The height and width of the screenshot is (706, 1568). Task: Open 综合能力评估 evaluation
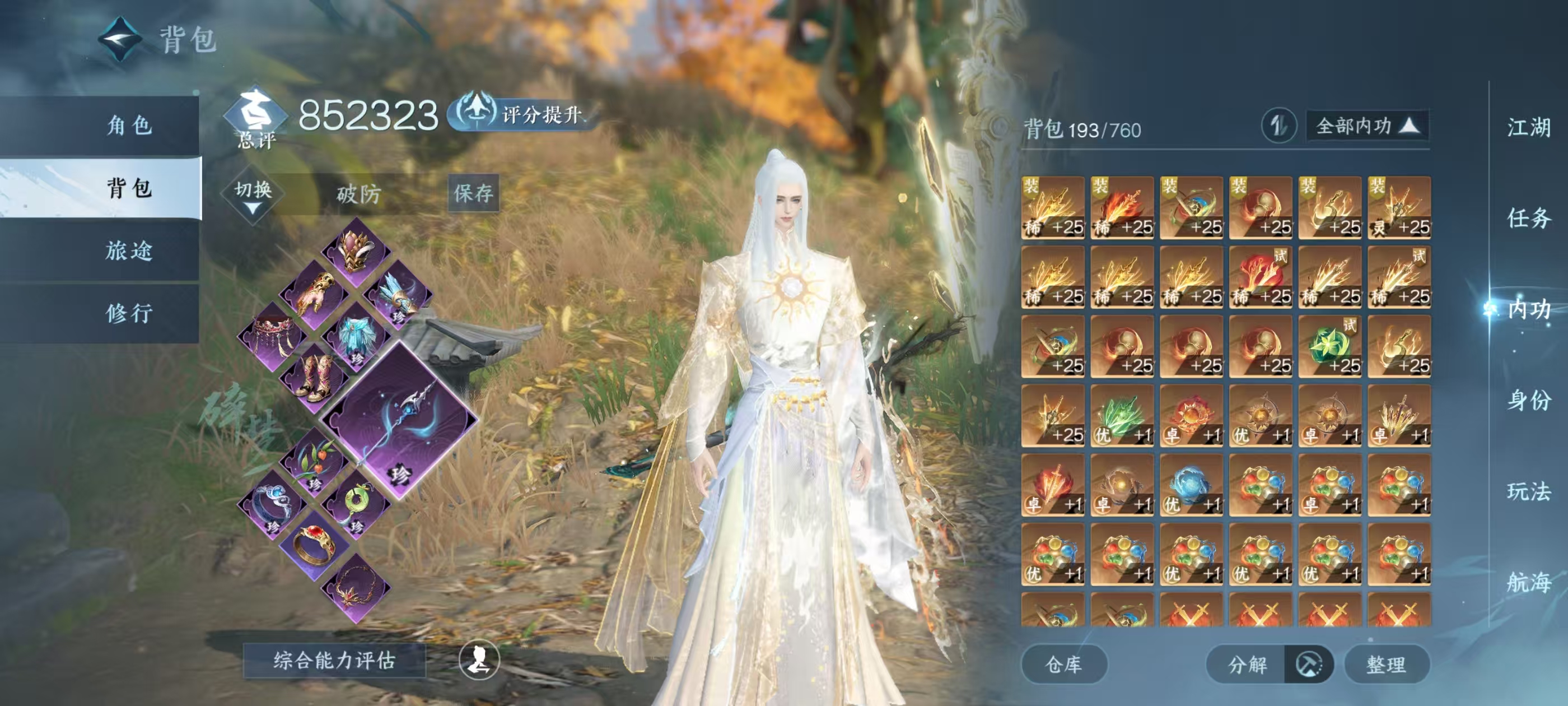pos(334,660)
